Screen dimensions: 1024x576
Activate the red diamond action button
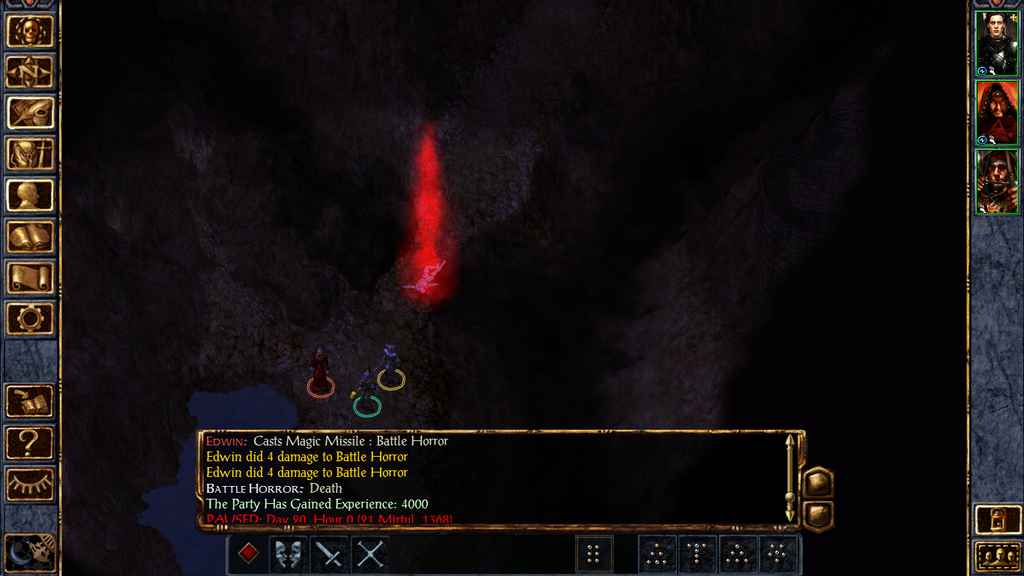[249, 553]
